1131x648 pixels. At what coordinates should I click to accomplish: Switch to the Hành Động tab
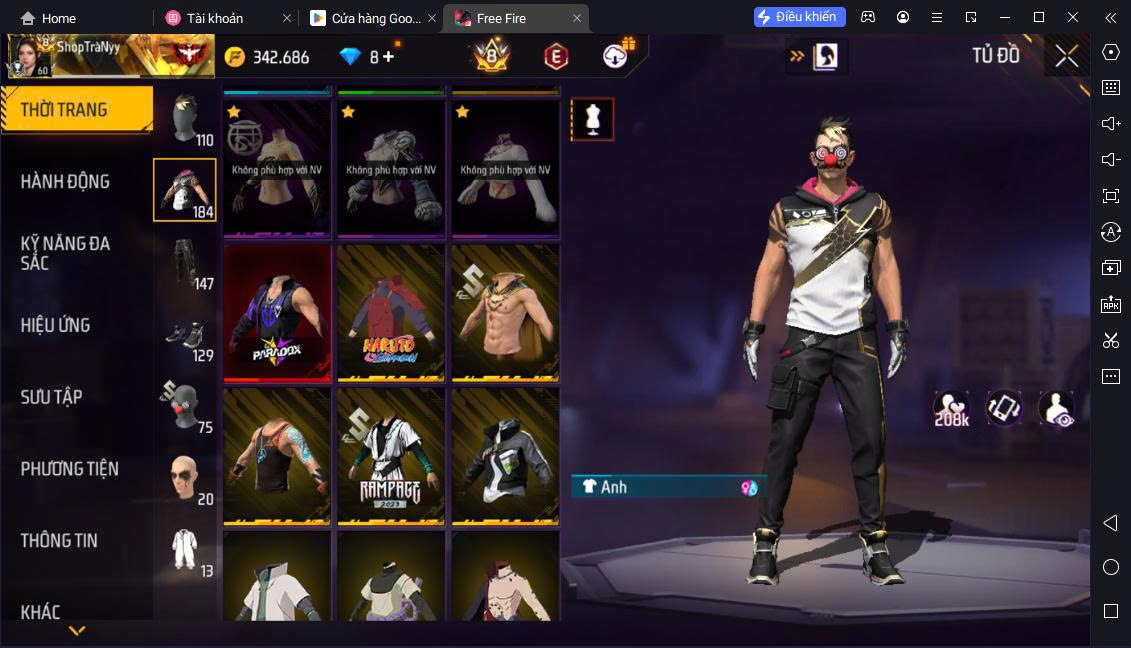click(x=66, y=182)
